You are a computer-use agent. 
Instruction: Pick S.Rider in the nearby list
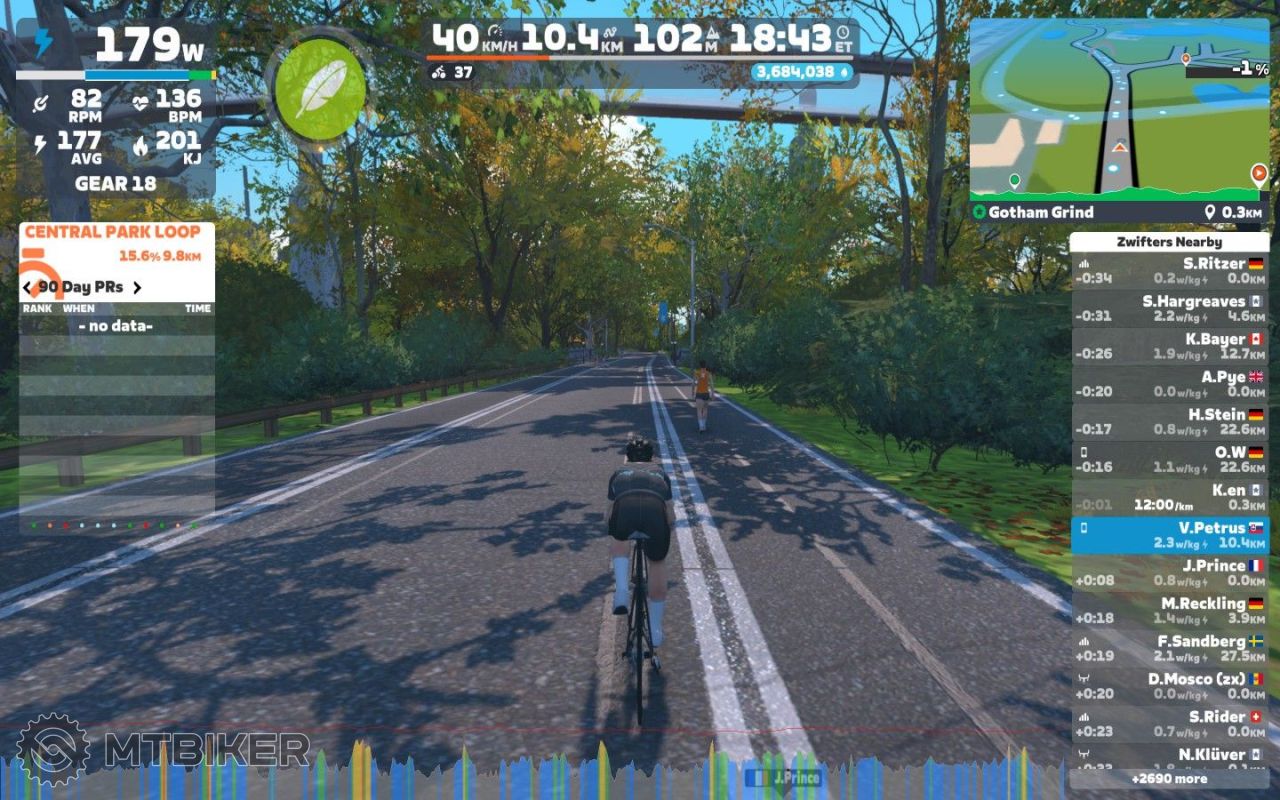click(x=1169, y=724)
